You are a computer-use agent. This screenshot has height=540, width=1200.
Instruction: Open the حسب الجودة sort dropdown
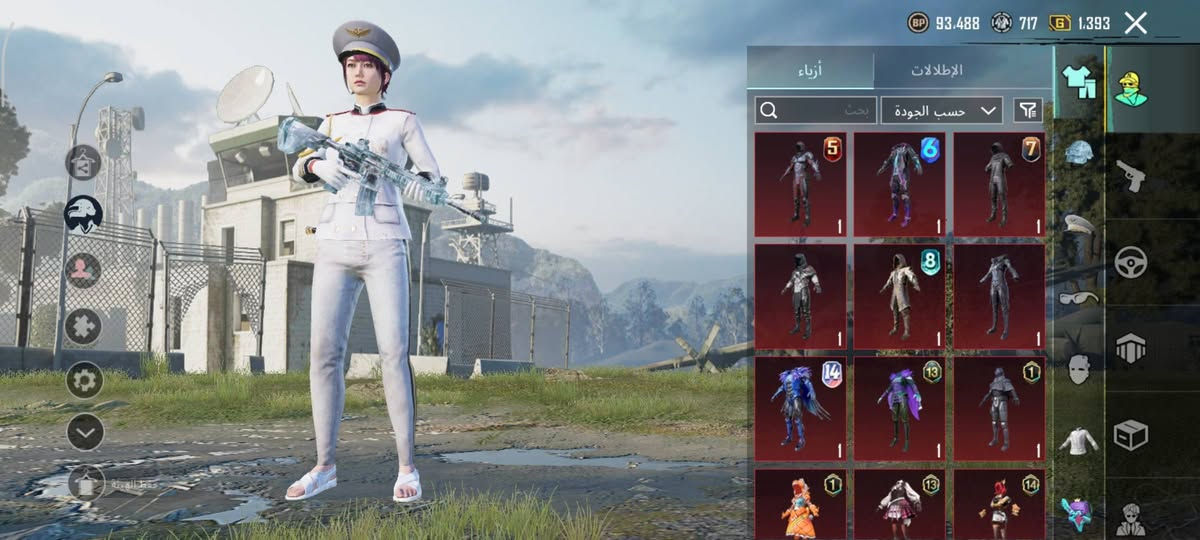pyautogui.click(x=942, y=110)
